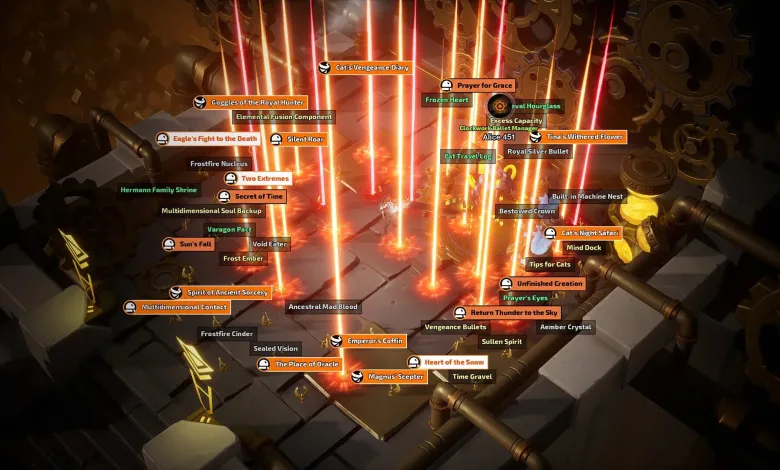The width and height of the screenshot is (780, 470).
Task: Choose the Silent Roar loot label
Action: pyautogui.click(x=305, y=139)
